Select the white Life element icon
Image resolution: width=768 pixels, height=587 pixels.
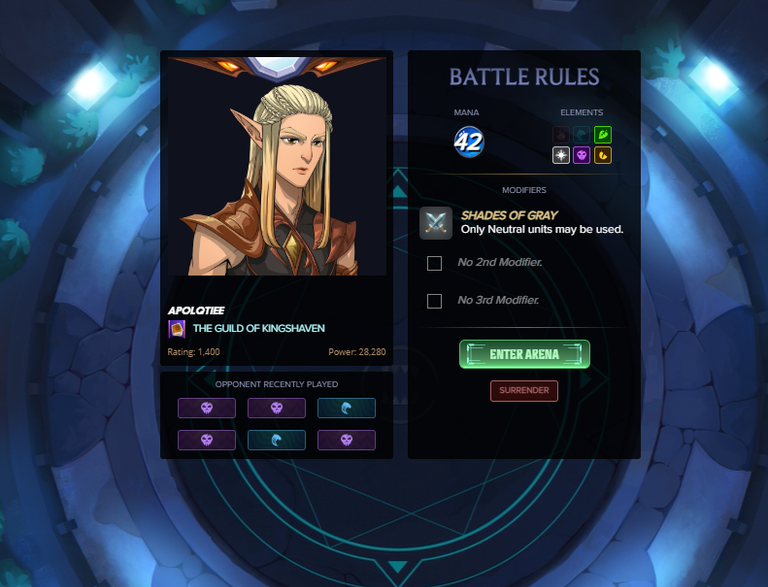click(x=562, y=155)
